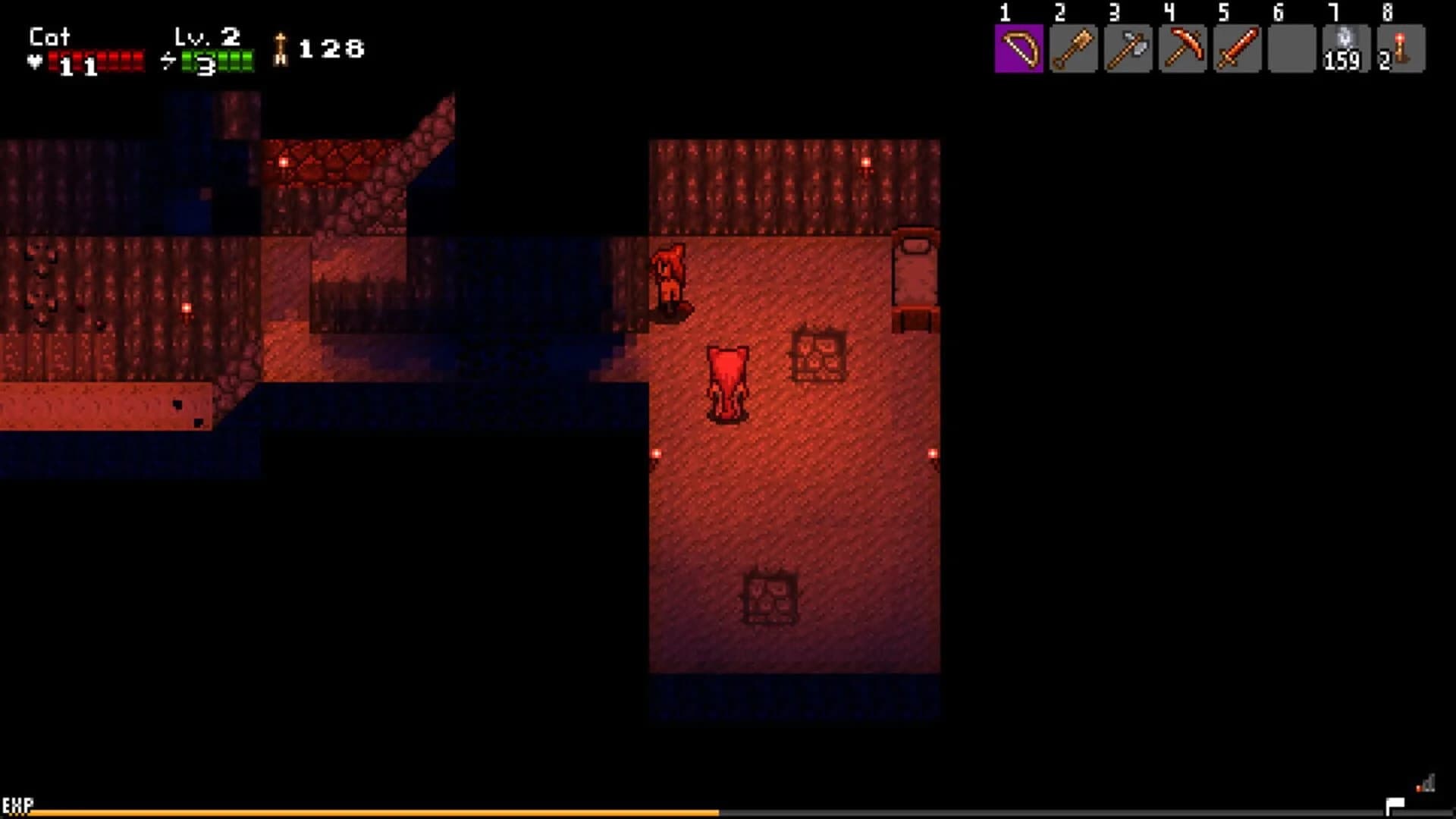Select the sword in hotbar slot 5
Image resolution: width=1456 pixels, height=819 pixels.
(1236, 49)
